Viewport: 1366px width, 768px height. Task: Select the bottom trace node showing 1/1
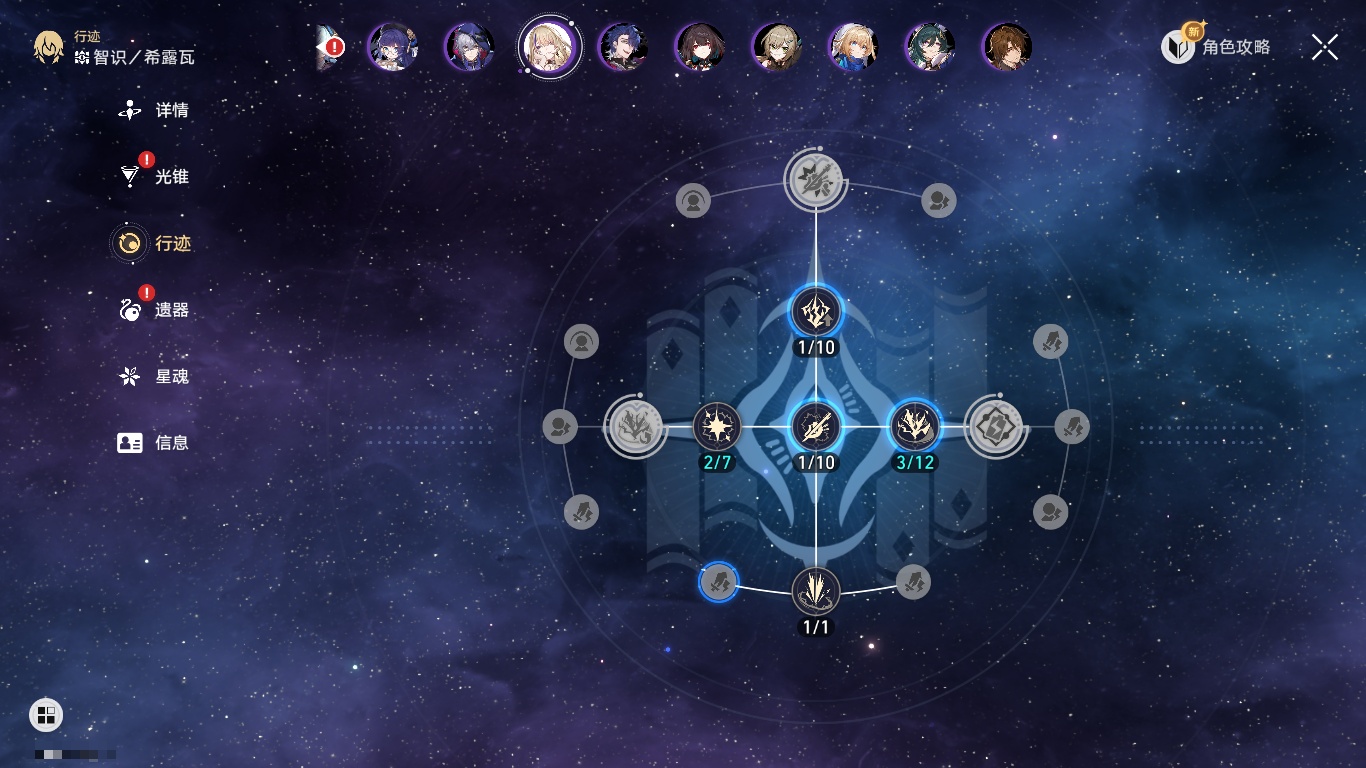click(x=816, y=591)
